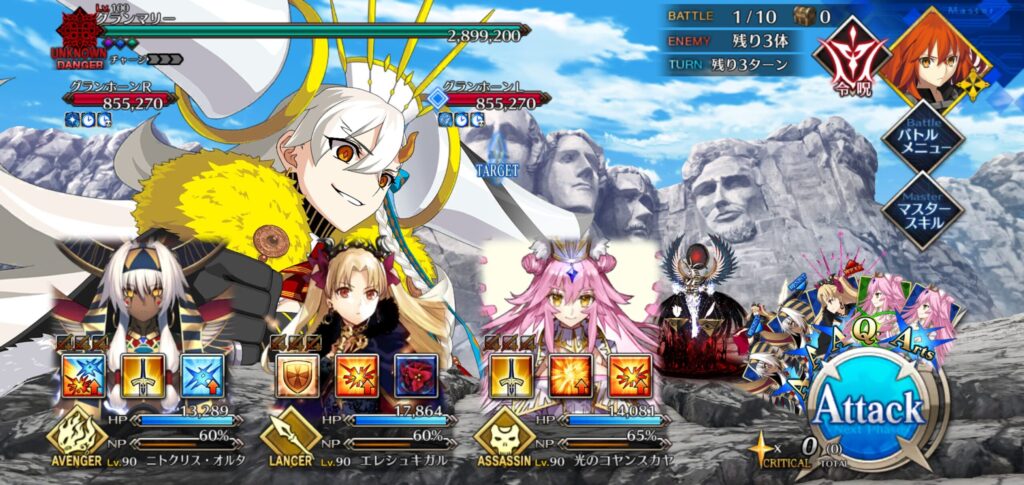Viewport: 1024px width, 485px height.
Task: Use Koyanskaya's sword skill icon
Action: tap(510, 376)
